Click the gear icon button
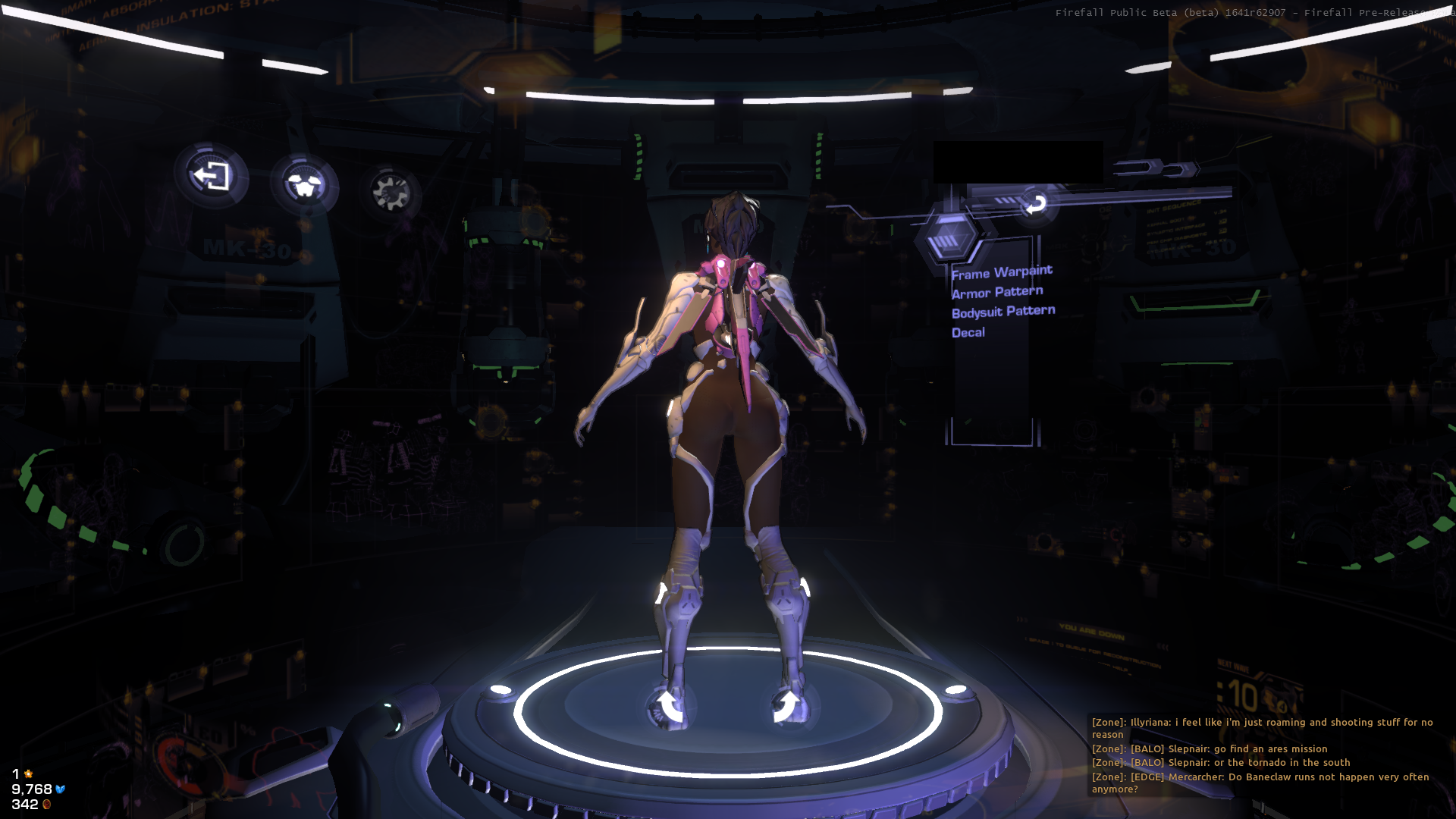1456x819 pixels. (391, 191)
